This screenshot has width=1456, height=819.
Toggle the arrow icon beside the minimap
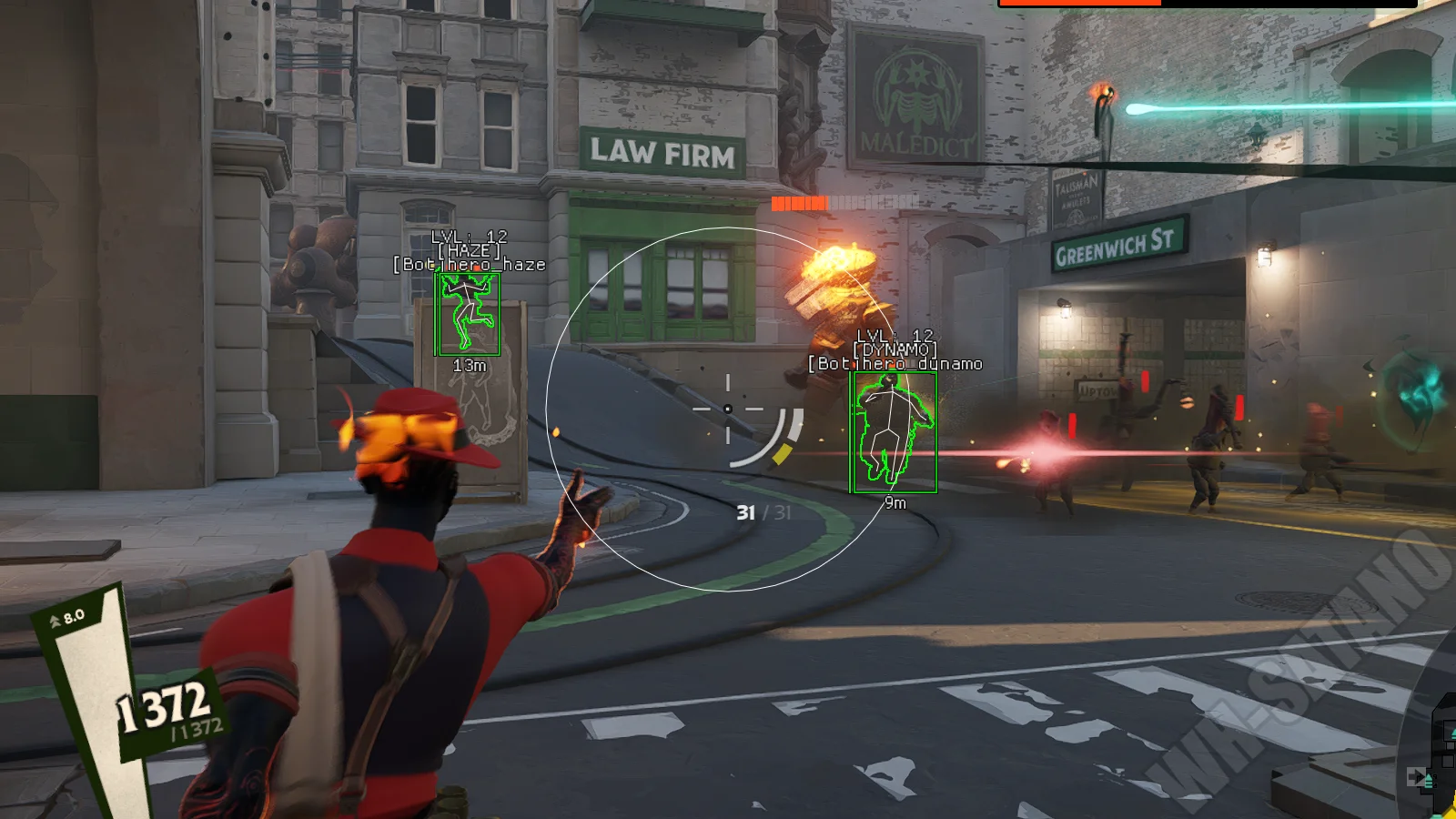1418,777
